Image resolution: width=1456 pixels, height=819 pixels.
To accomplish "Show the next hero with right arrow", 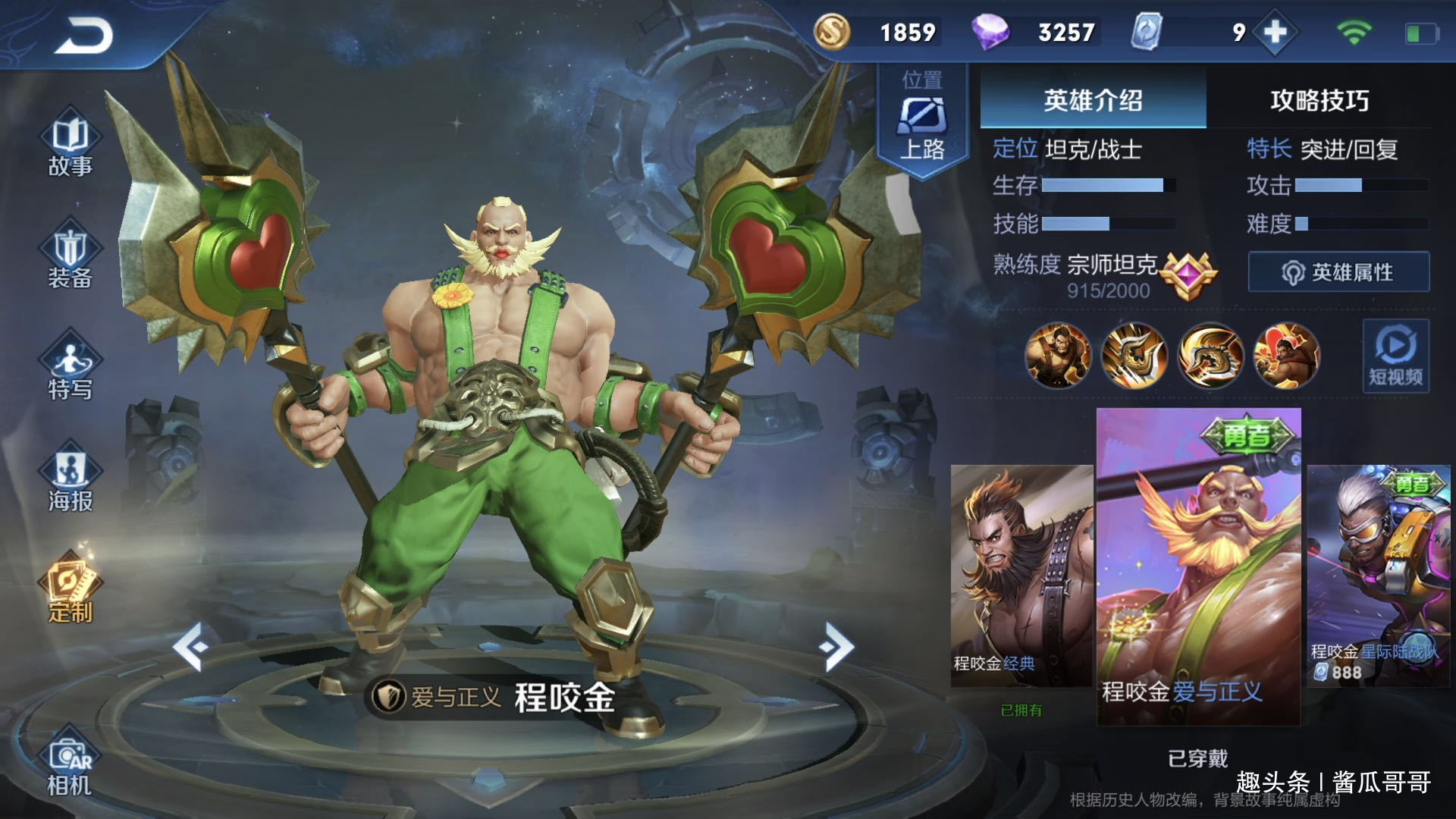I will (x=836, y=647).
